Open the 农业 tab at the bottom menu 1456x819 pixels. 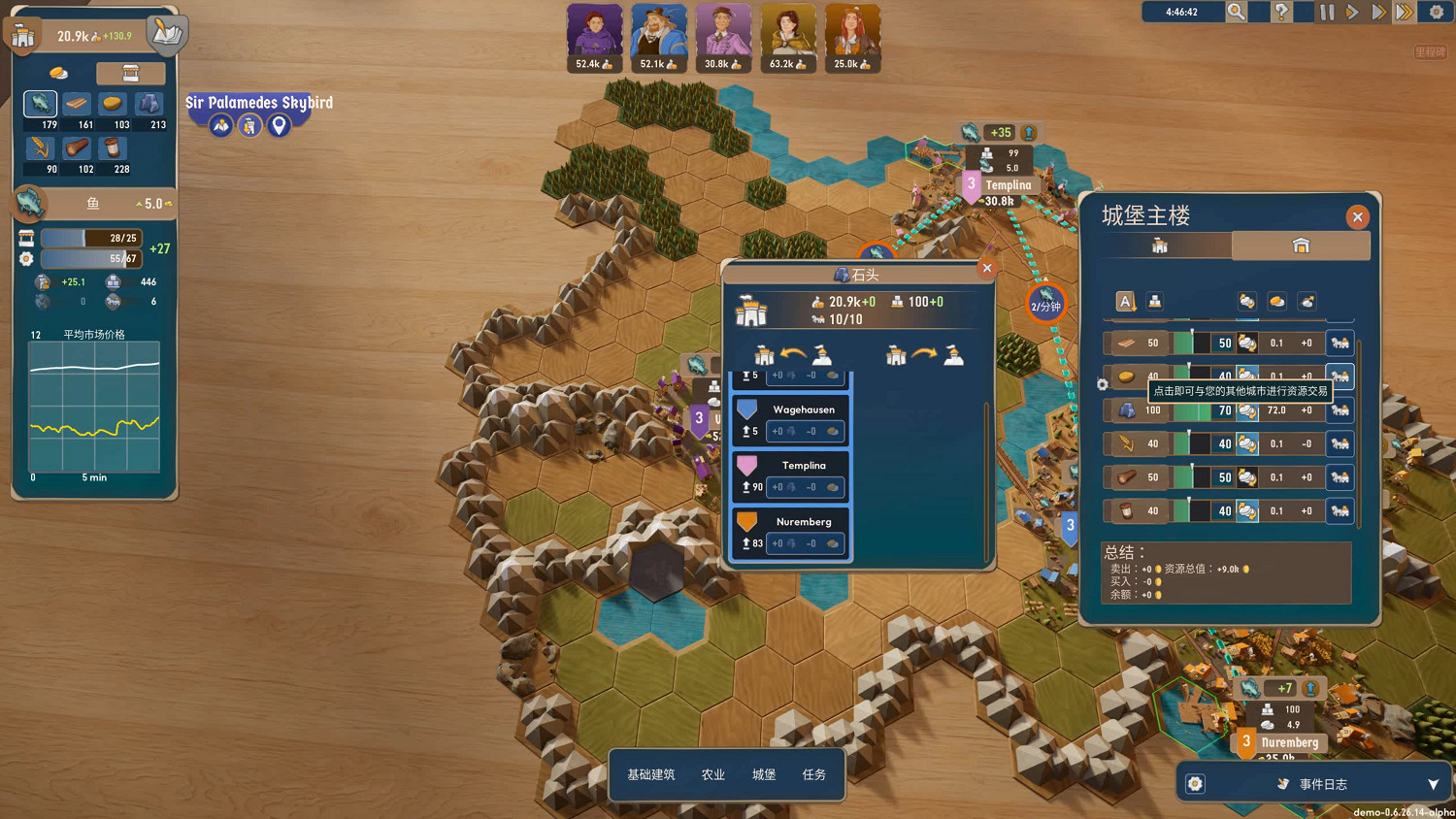pos(712,774)
